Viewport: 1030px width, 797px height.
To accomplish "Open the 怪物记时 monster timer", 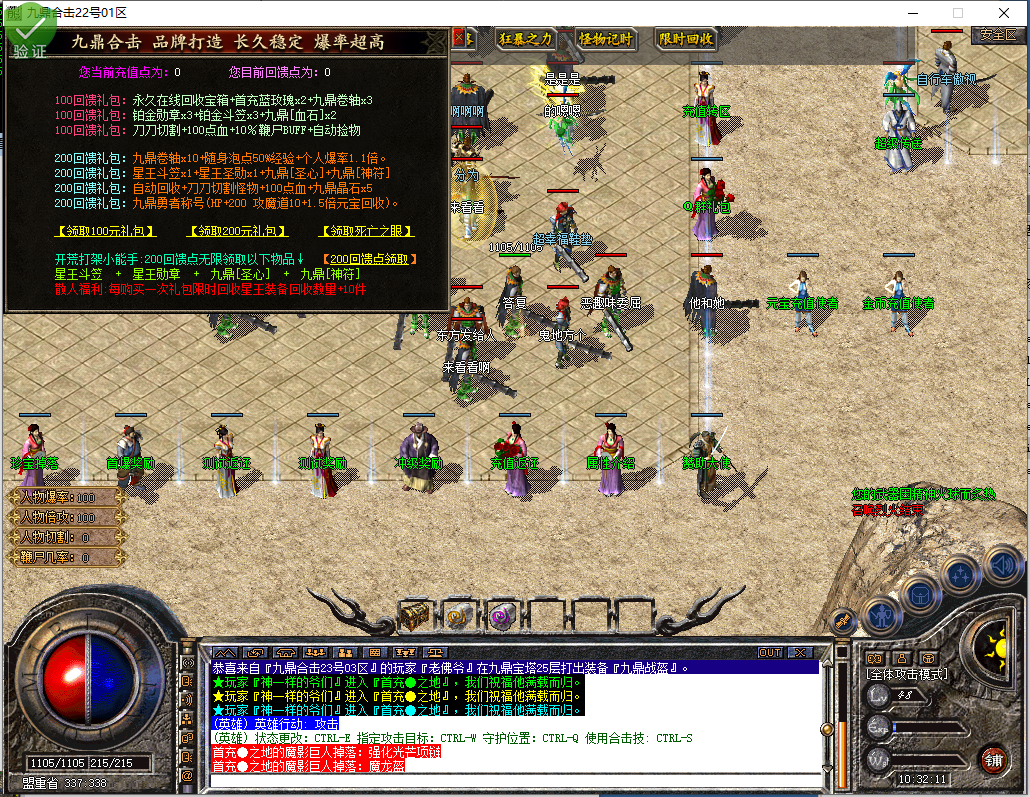I will click(x=606, y=39).
